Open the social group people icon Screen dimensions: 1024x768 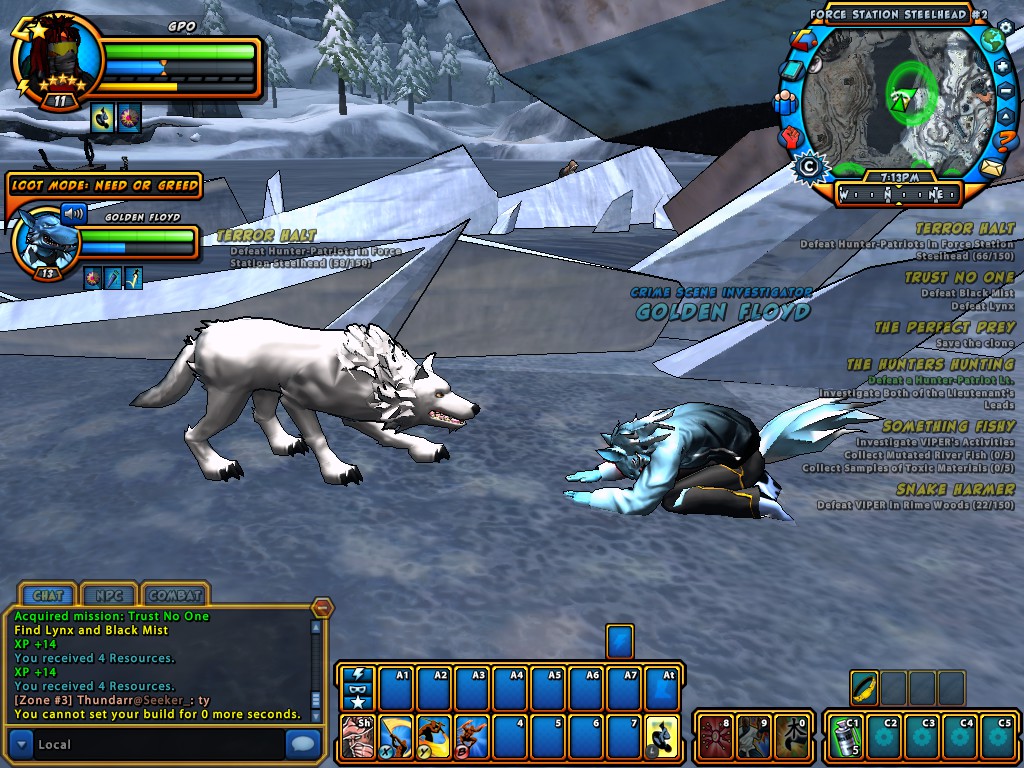click(x=784, y=102)
